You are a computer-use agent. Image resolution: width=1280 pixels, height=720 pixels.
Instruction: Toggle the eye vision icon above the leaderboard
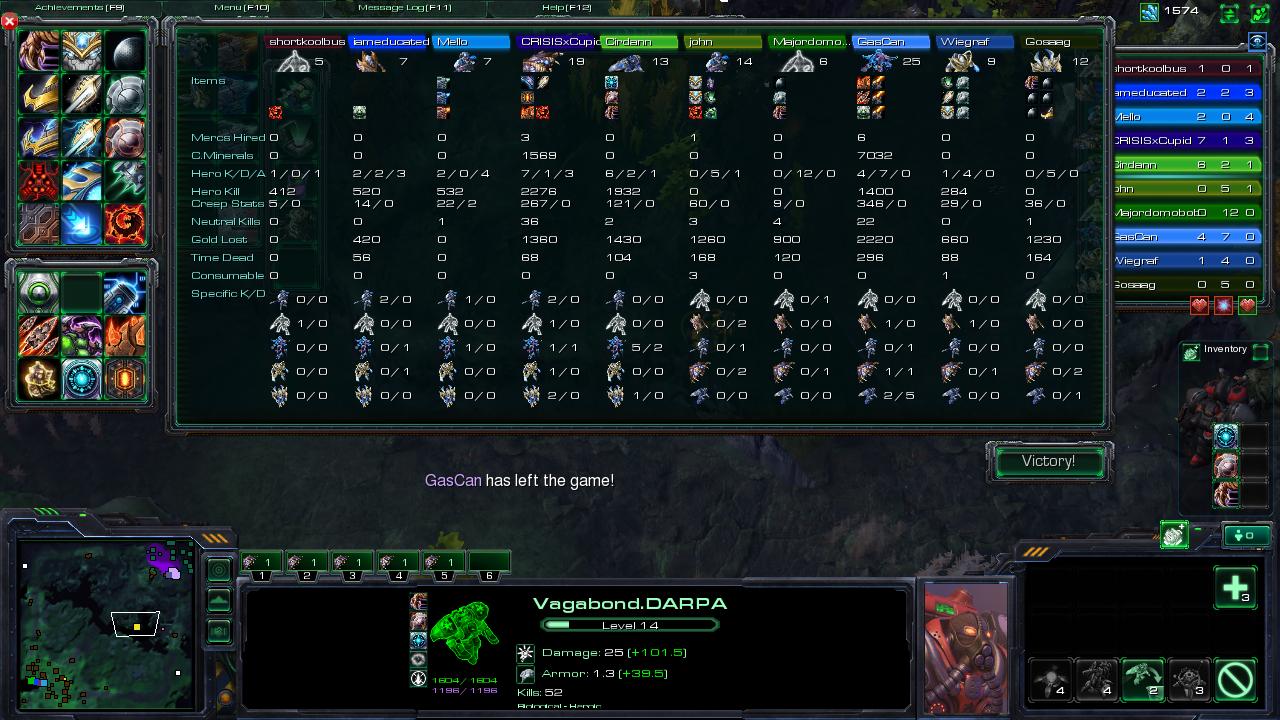1256,41
